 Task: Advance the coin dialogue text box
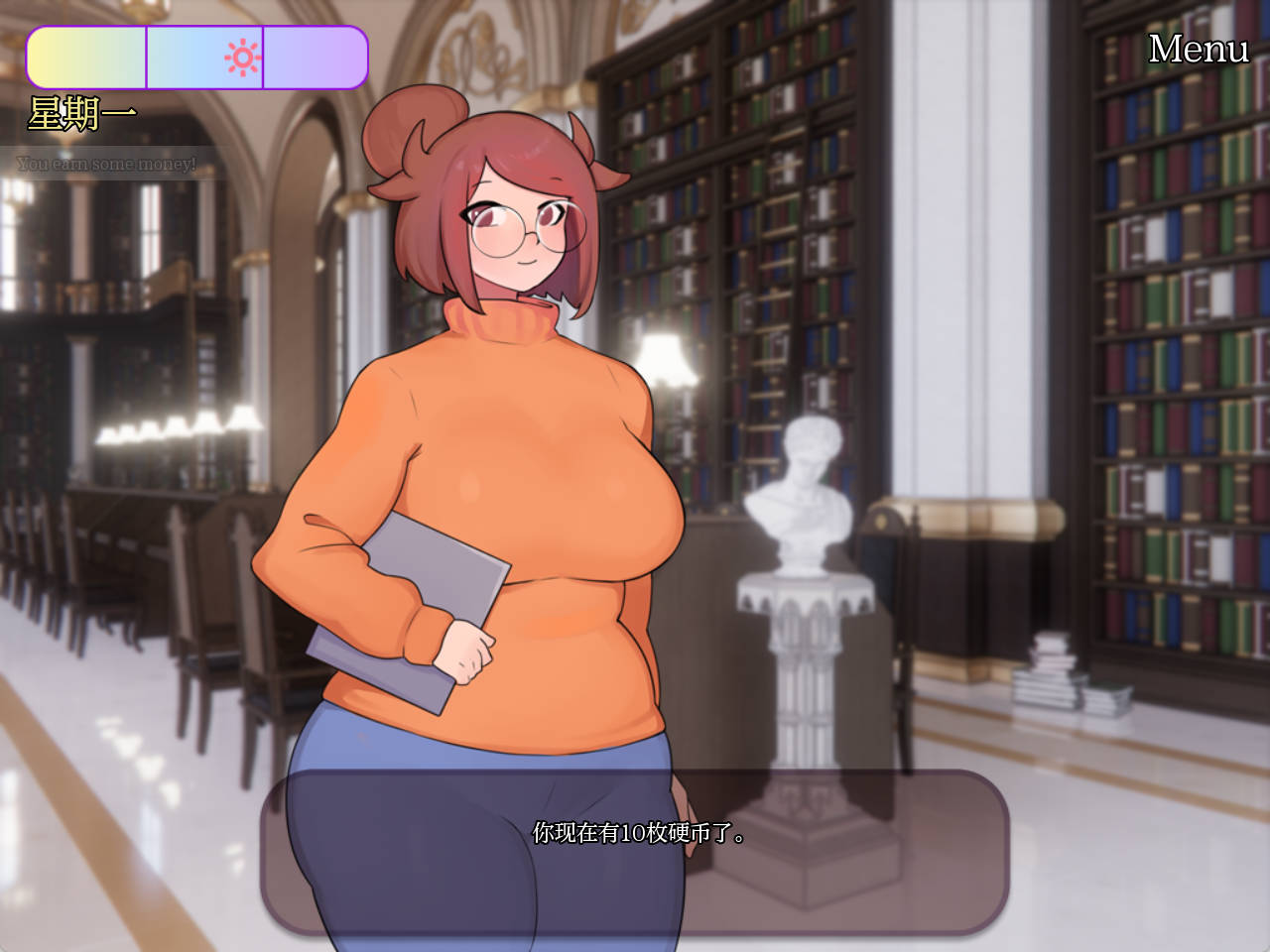[x=635, y=851]
